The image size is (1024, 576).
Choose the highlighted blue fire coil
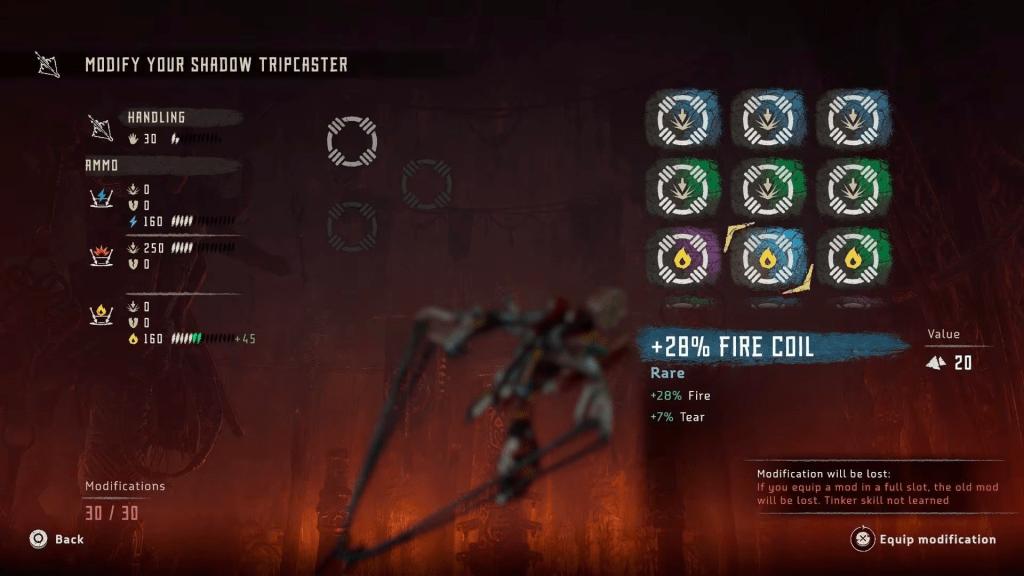tap(768, 257)
